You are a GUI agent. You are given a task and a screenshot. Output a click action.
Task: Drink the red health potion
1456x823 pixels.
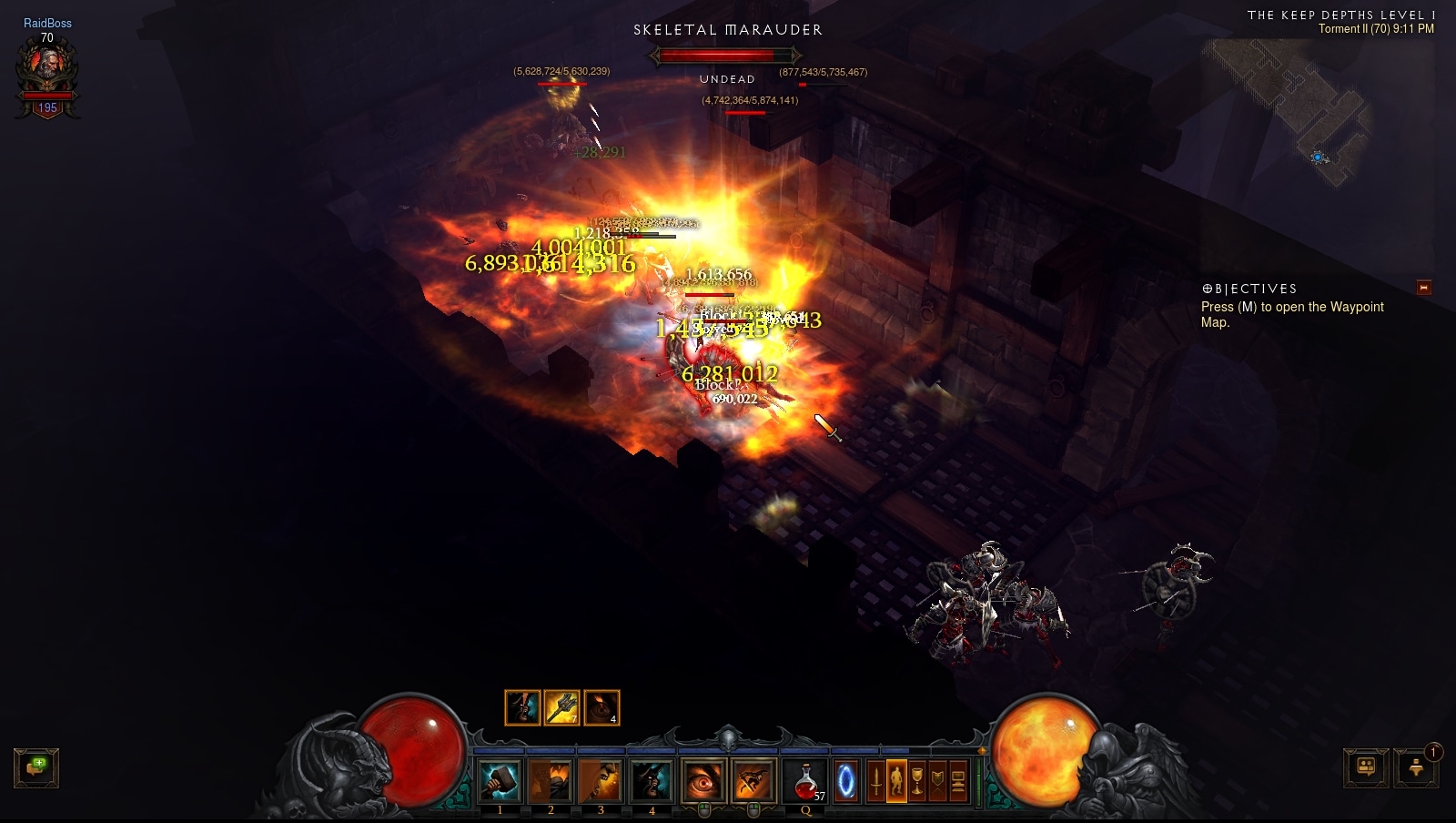(x=805, y=781)
